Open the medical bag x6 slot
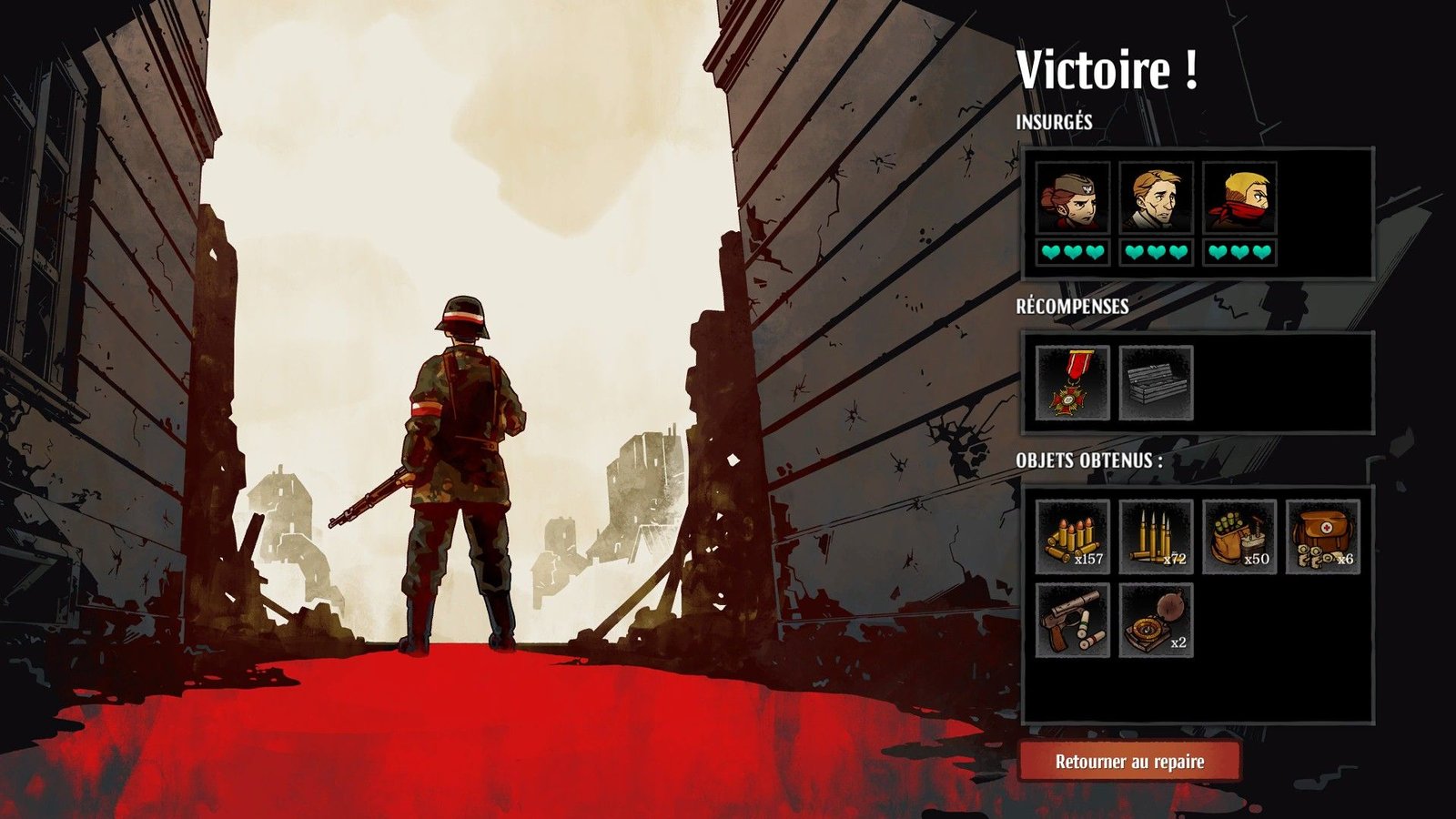 pos(1323,537)
